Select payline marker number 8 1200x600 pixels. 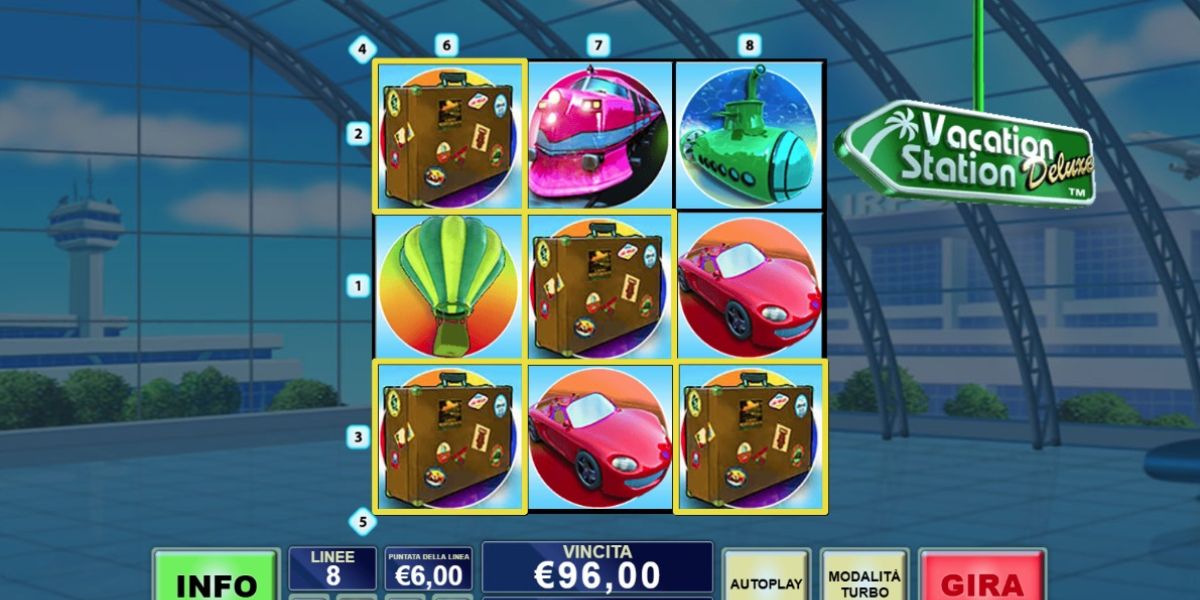coord(749,45)
